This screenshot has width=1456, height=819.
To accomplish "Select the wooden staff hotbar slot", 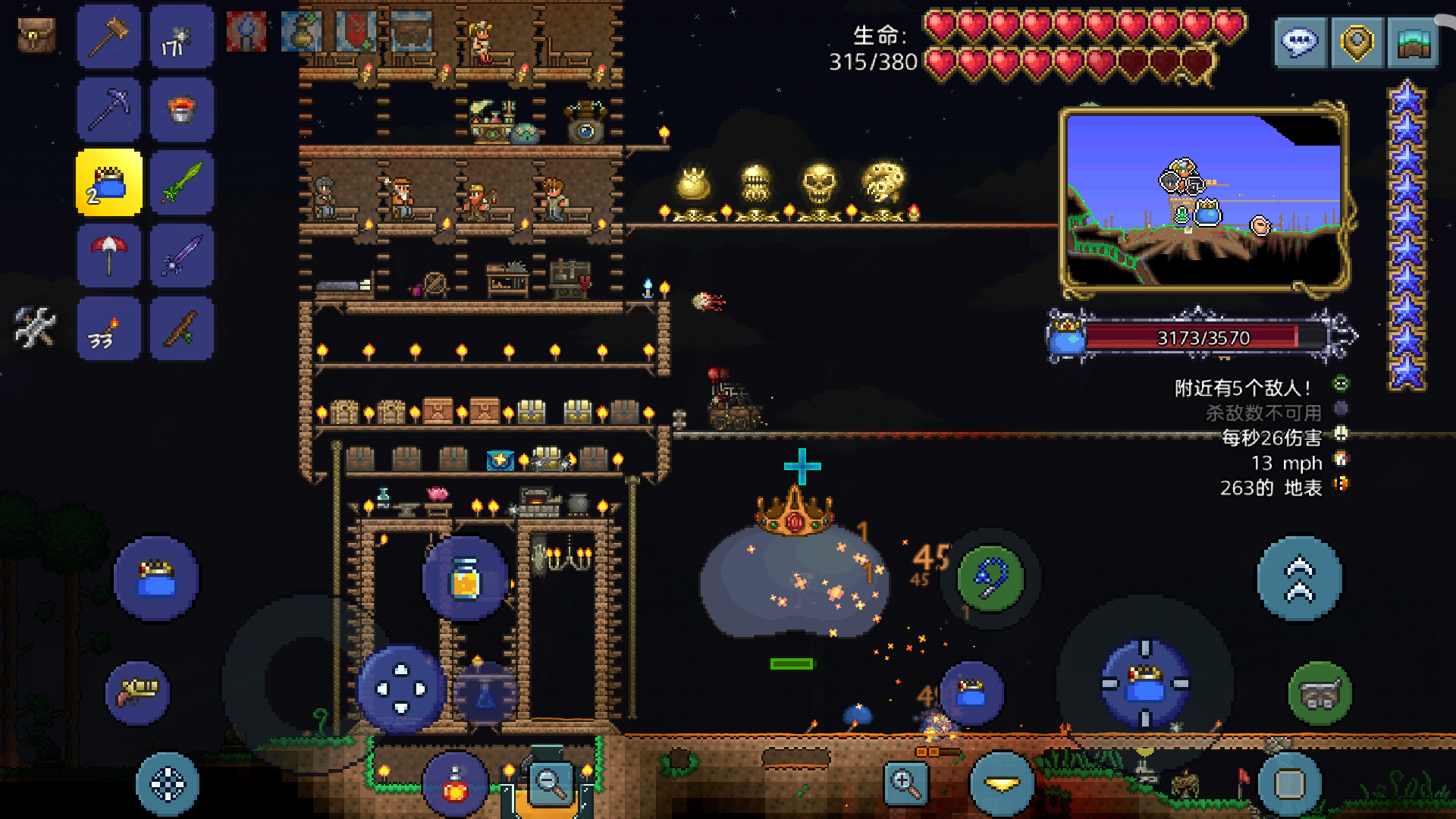I will point(182,328).
